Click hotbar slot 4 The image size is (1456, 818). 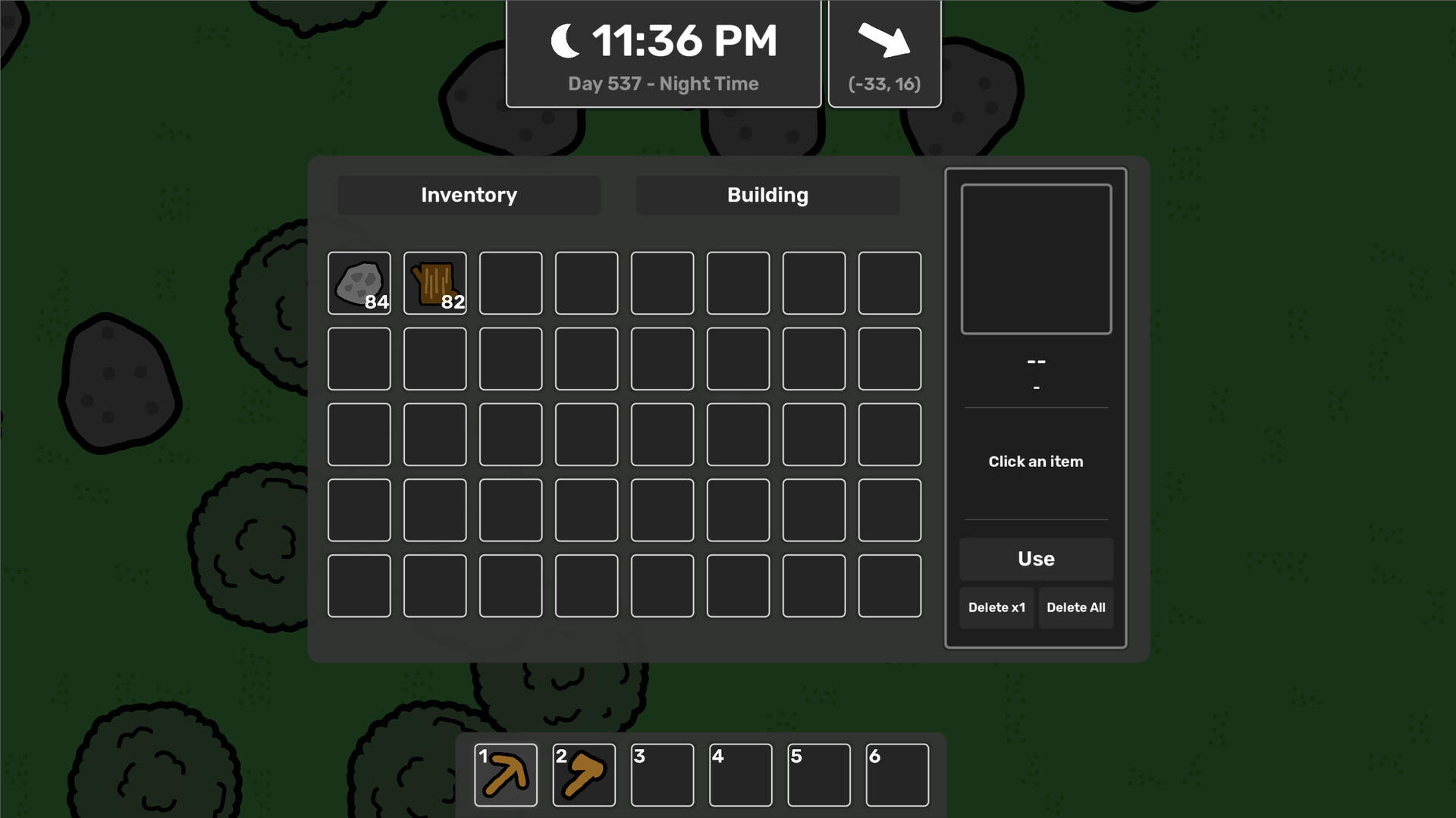point(741,774)
